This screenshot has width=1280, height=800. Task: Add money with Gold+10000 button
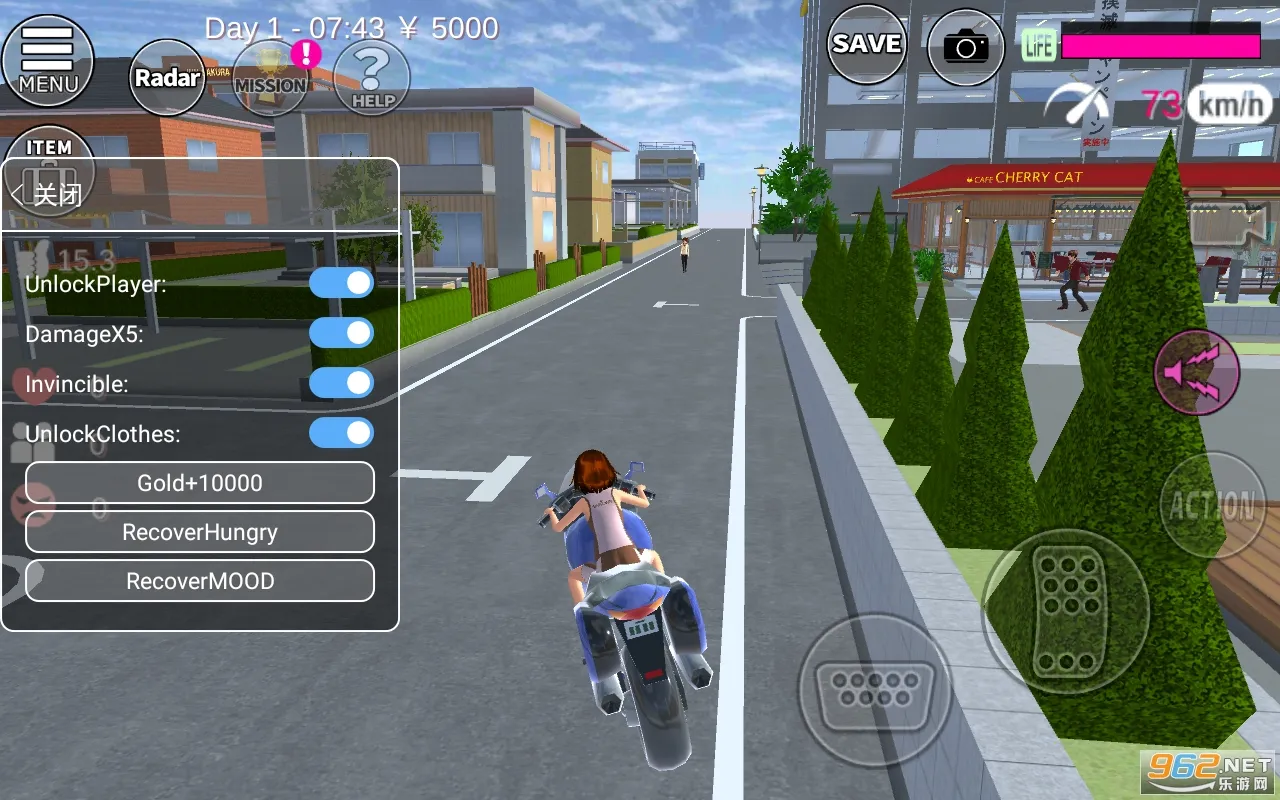[x=200, y=483]
